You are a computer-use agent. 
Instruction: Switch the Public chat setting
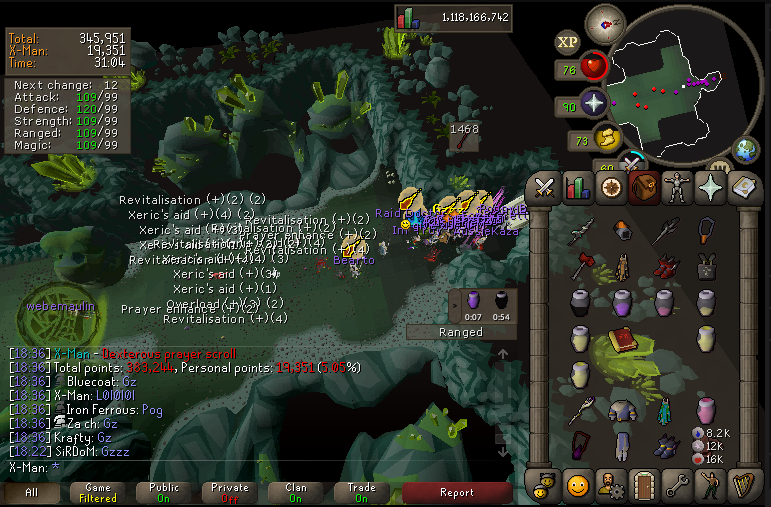coord(163,492)
